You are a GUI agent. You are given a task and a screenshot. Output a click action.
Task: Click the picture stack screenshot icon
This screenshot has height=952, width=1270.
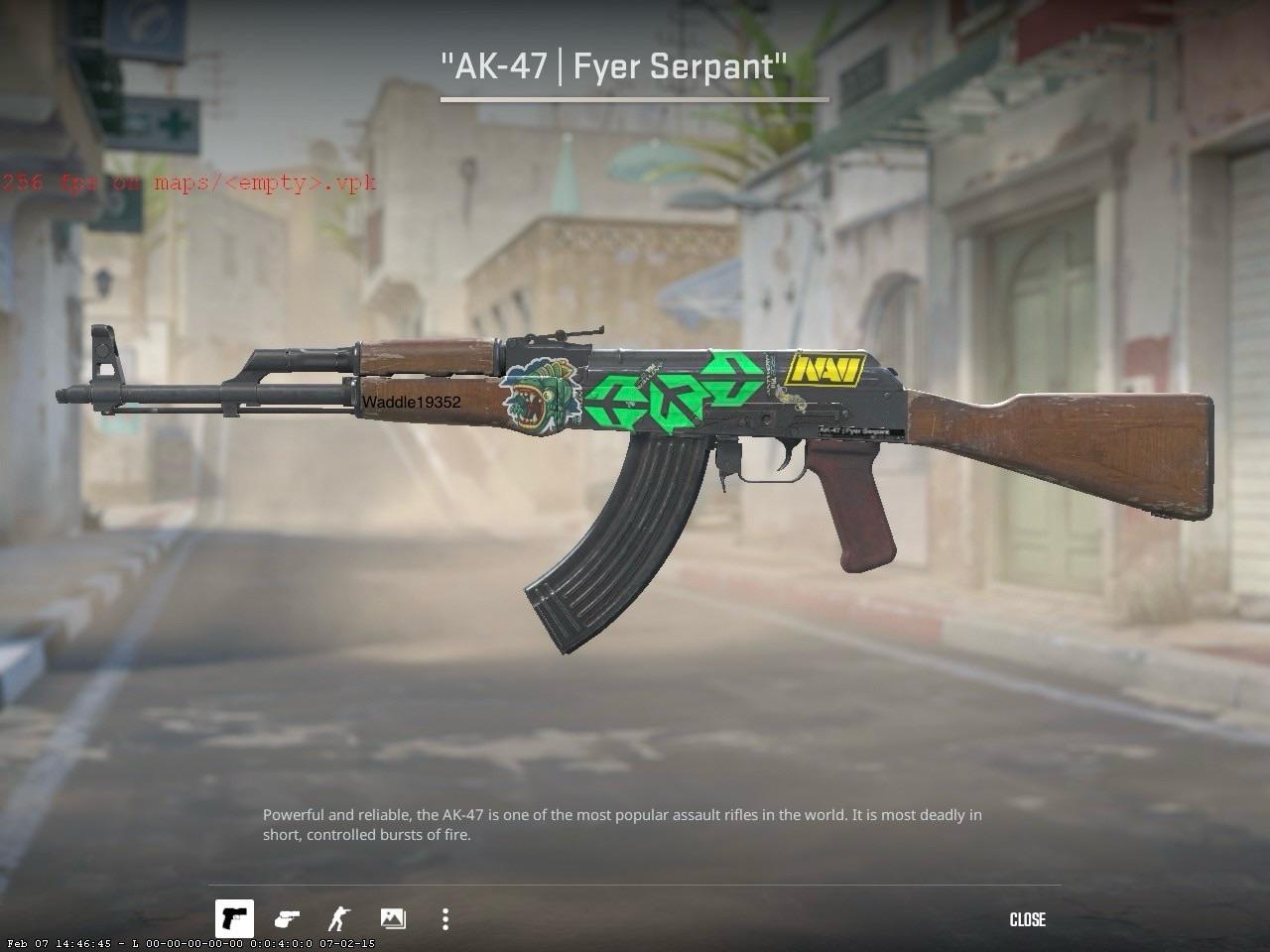[394, 919]
